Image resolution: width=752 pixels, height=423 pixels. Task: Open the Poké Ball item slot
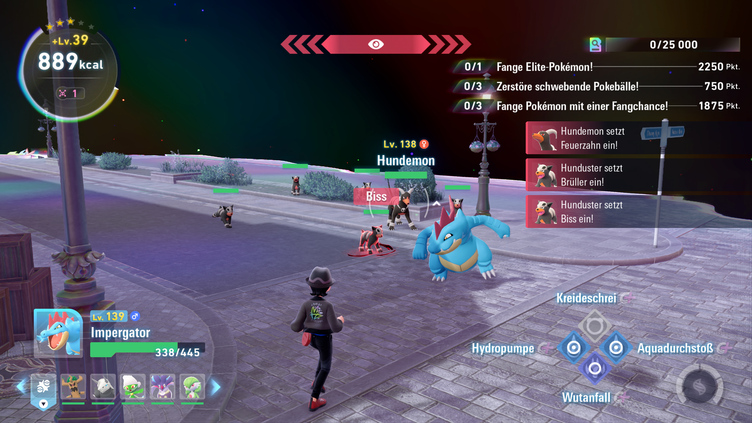point(43,388)
